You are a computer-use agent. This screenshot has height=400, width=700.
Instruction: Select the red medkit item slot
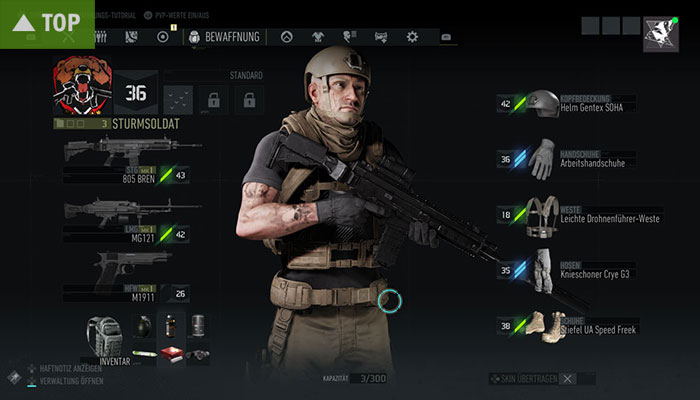[170, 353]
